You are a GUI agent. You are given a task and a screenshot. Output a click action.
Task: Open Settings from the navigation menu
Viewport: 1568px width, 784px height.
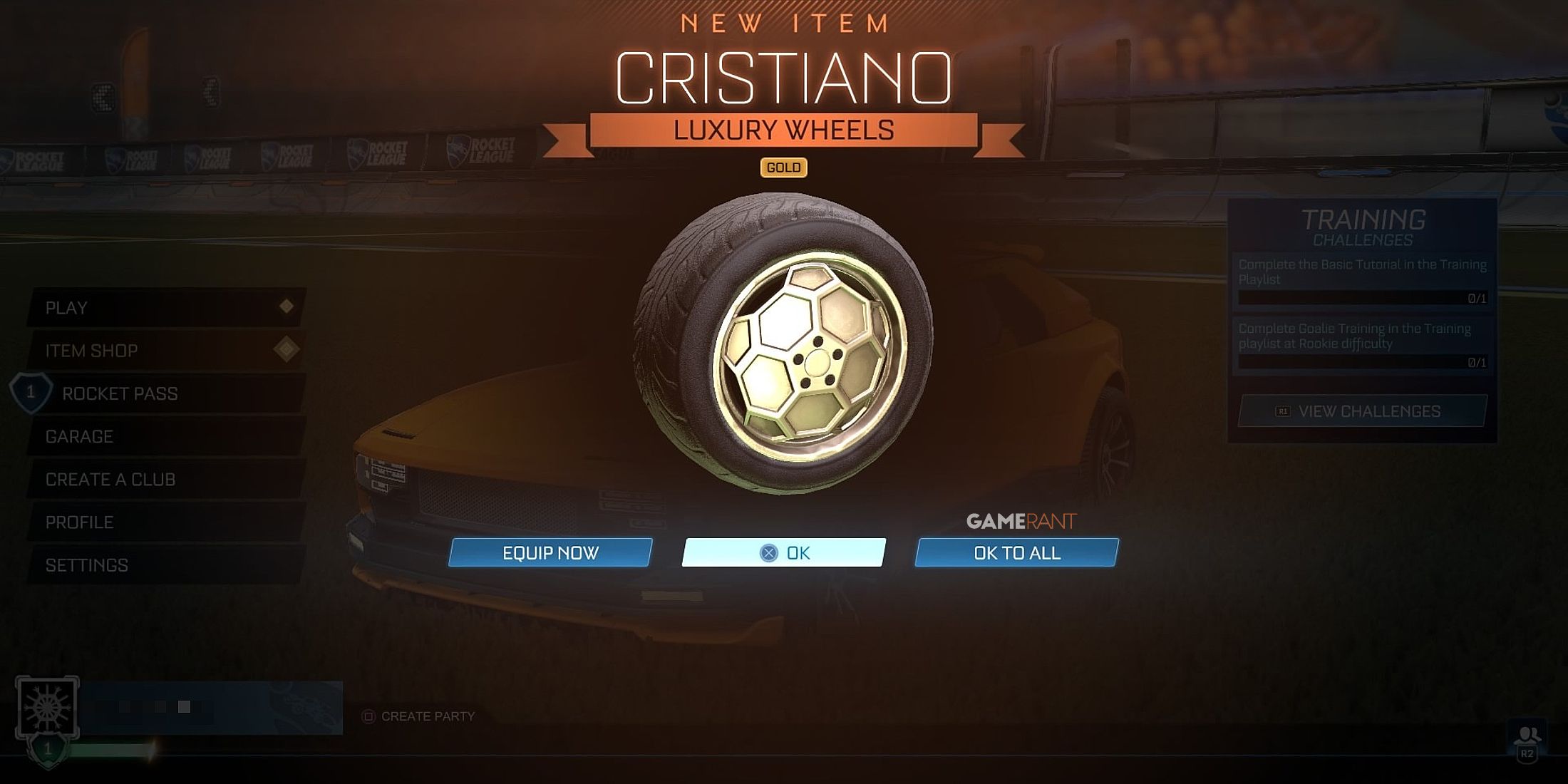84,564
